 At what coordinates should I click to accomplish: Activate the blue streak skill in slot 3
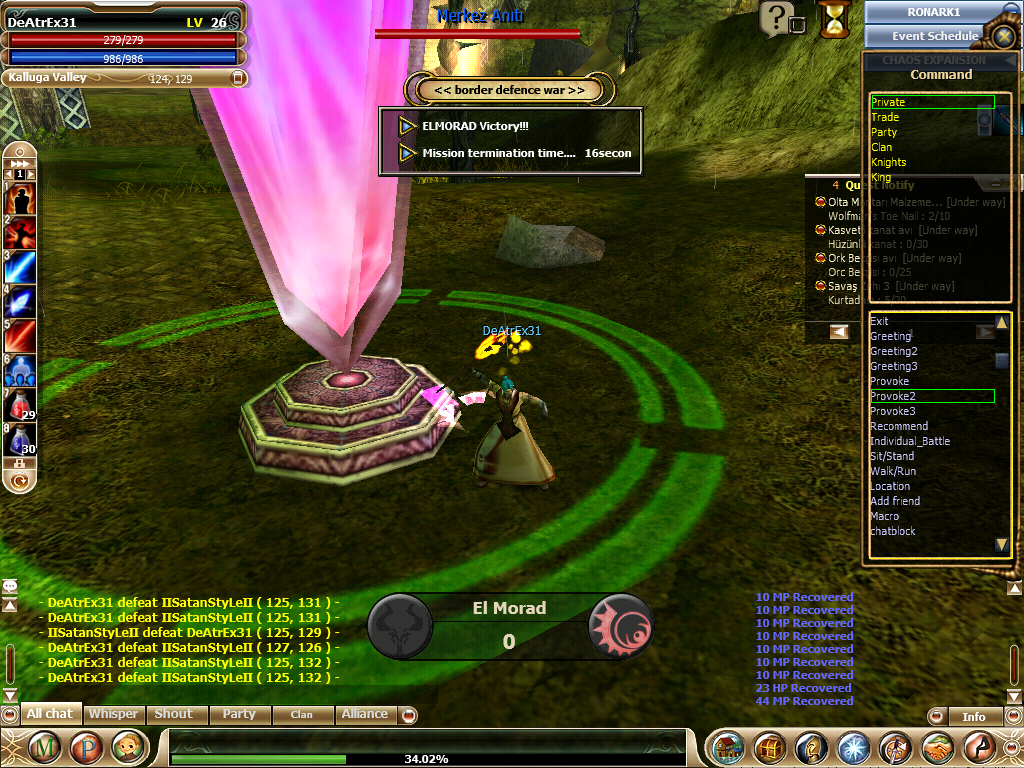(20, 267)
